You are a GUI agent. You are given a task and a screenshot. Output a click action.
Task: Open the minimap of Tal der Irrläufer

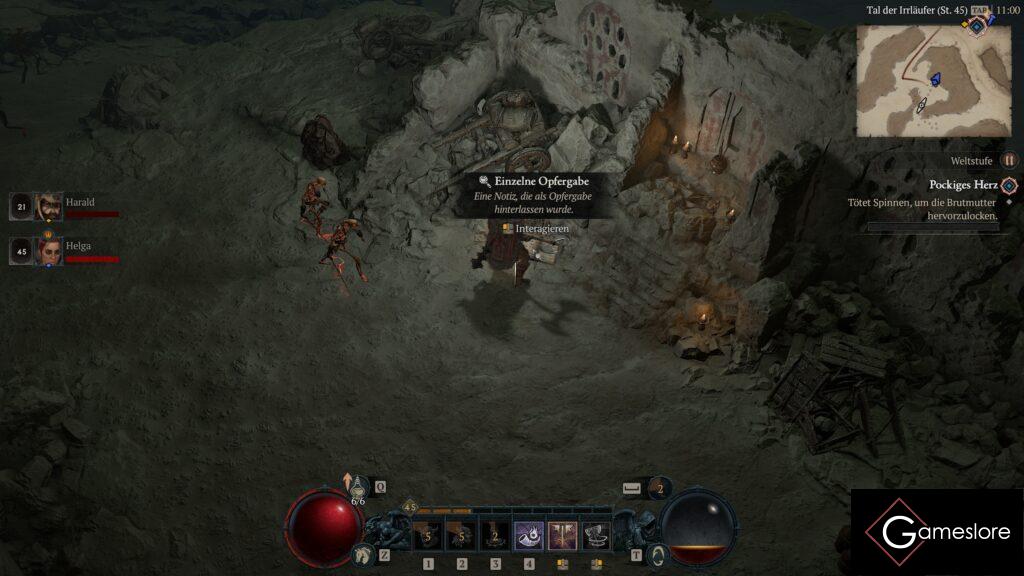[933, 80]
